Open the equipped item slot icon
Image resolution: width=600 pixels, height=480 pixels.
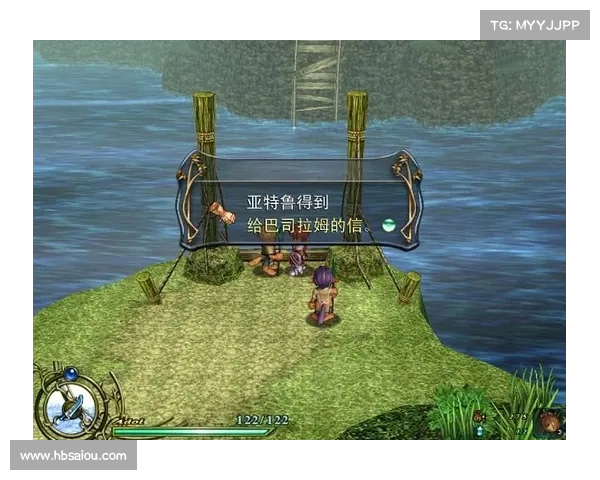click(x=548, y=421)
